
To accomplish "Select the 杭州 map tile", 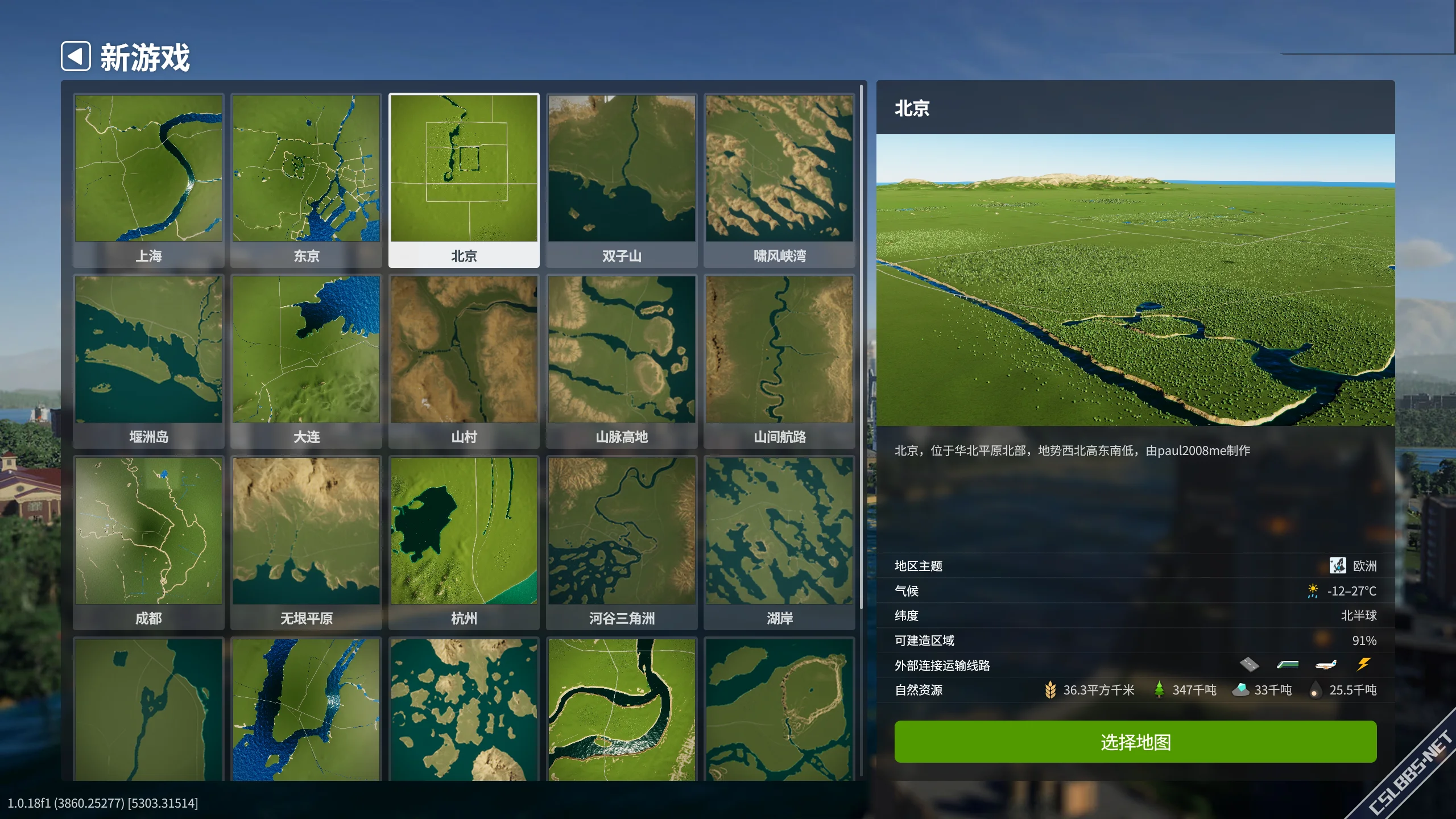I will [464, 531].
